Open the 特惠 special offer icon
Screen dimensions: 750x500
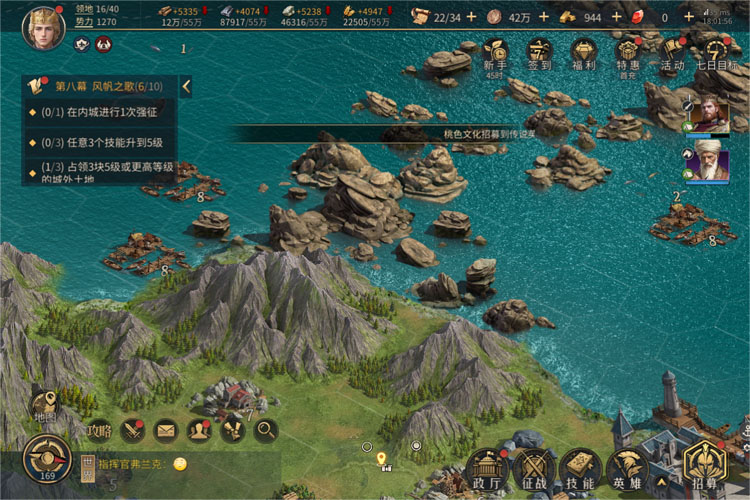pyautogui.click(x=628, y=53)
